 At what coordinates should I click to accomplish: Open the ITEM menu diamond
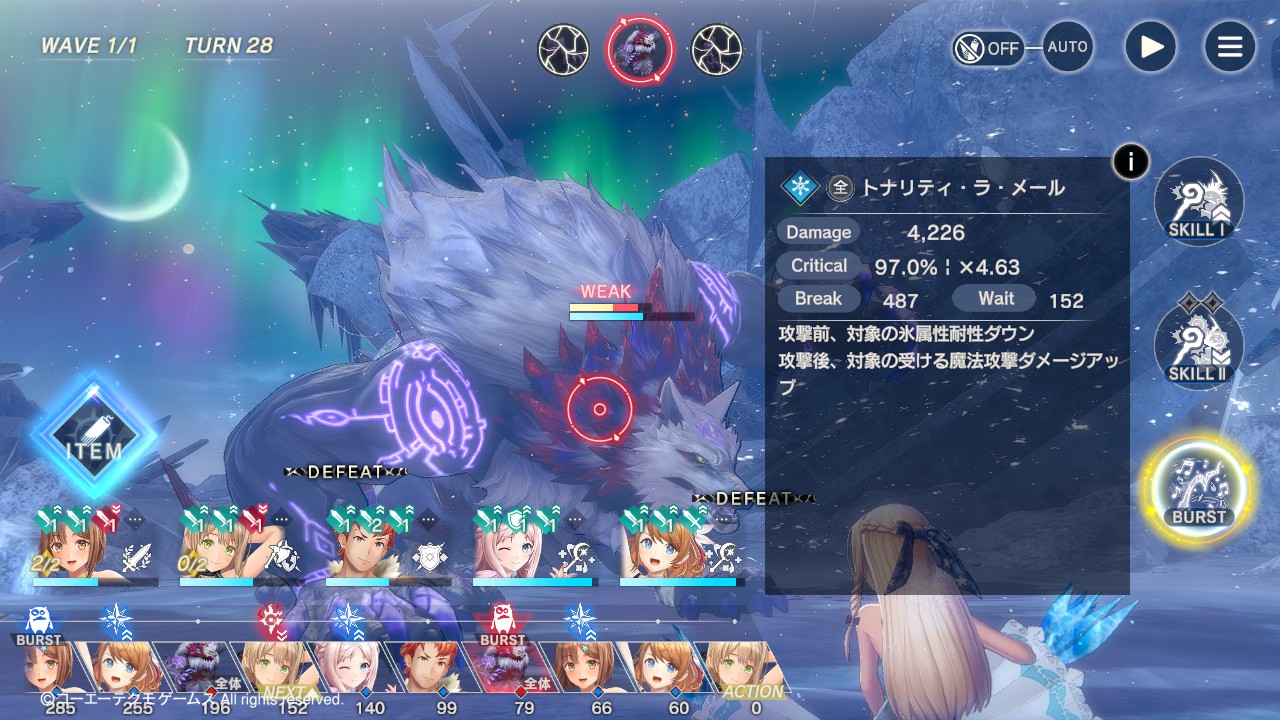[94, 436]
